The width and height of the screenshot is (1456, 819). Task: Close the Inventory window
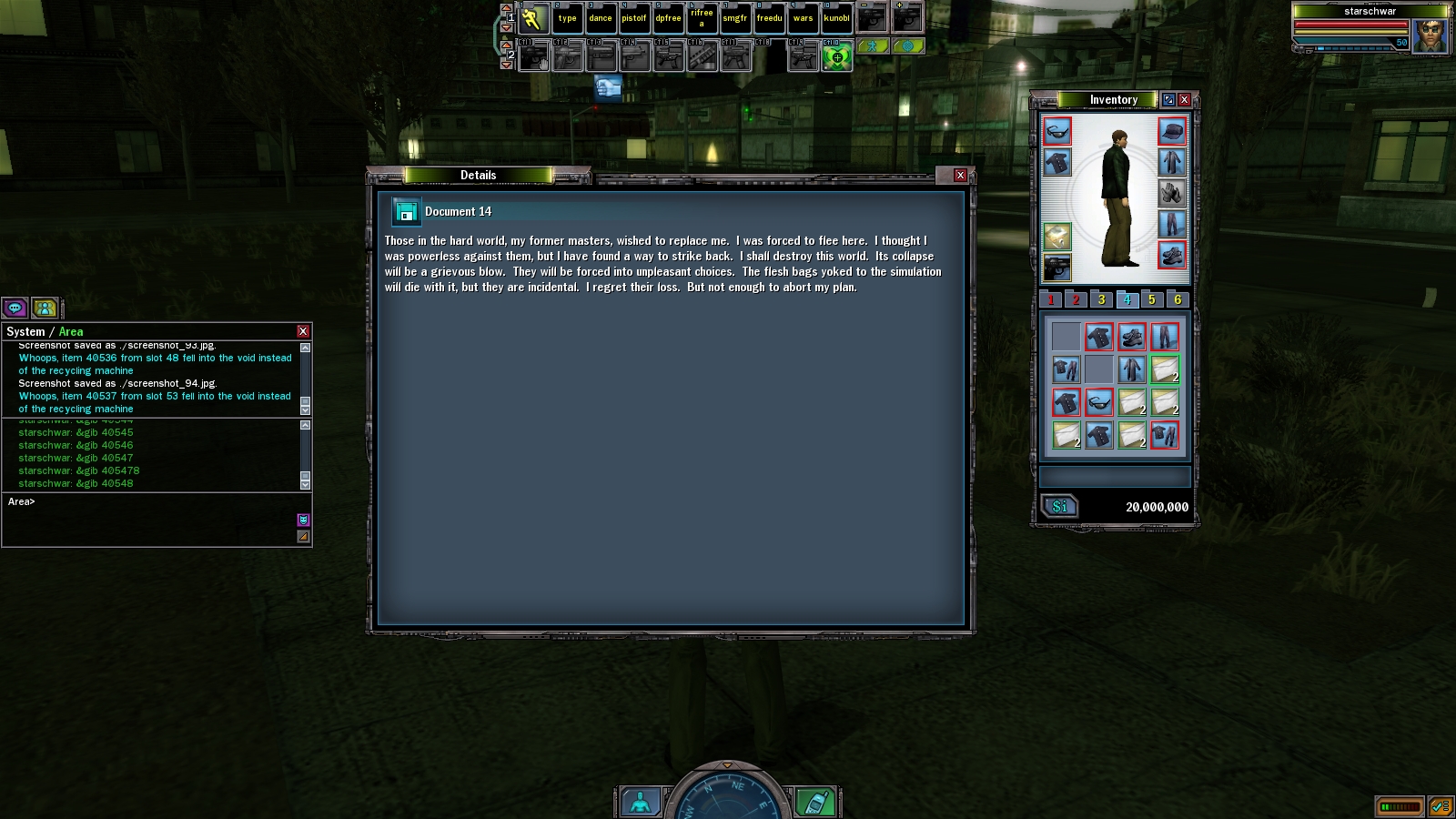coord(1184,99)
